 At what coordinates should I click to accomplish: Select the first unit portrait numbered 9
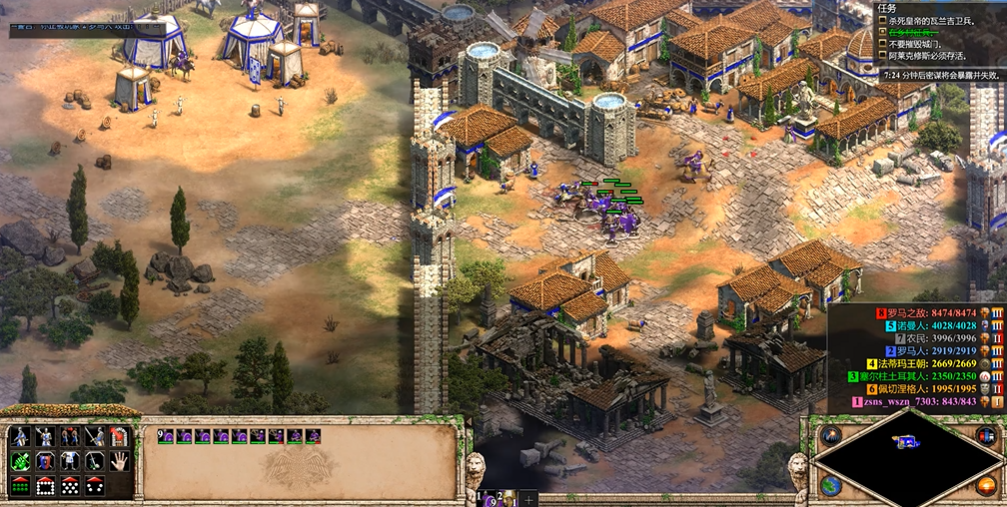pyautogui.click(x=167, y=436)
